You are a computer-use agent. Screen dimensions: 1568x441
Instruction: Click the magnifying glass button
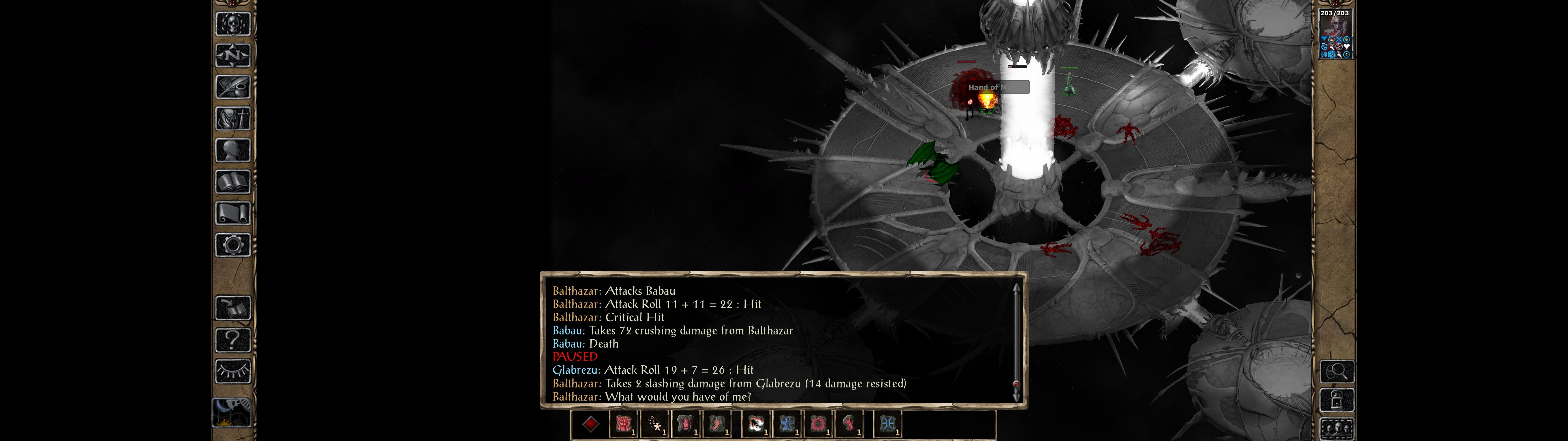[1337, 371]
